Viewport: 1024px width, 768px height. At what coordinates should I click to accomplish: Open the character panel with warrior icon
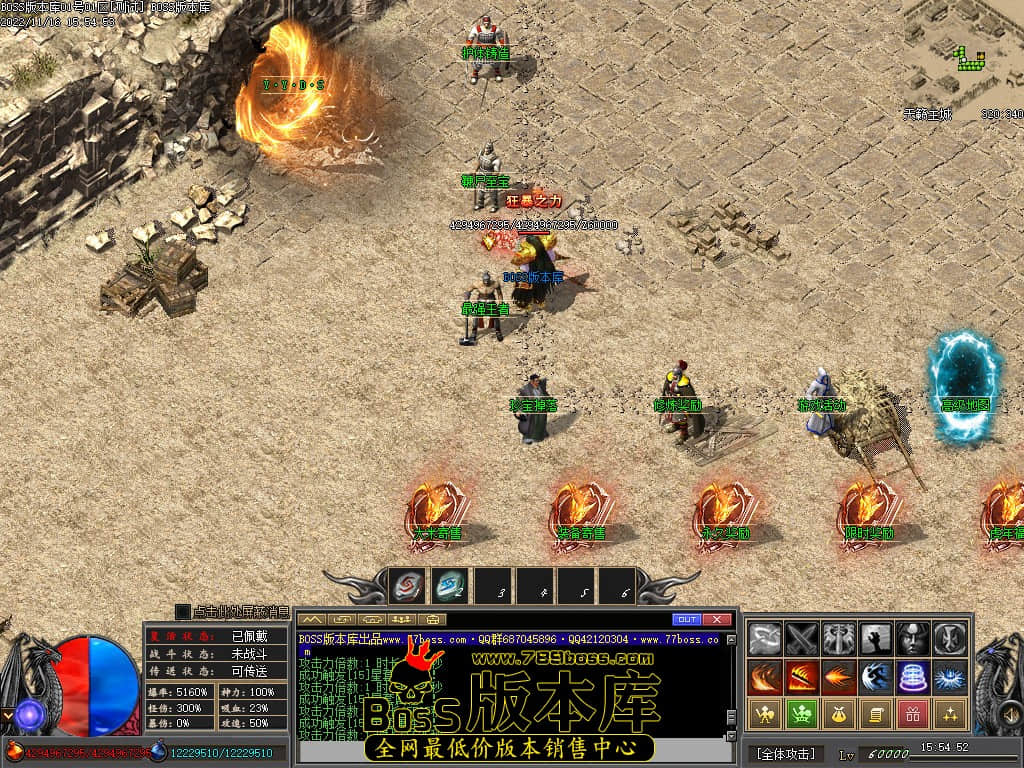click(765, 714)
